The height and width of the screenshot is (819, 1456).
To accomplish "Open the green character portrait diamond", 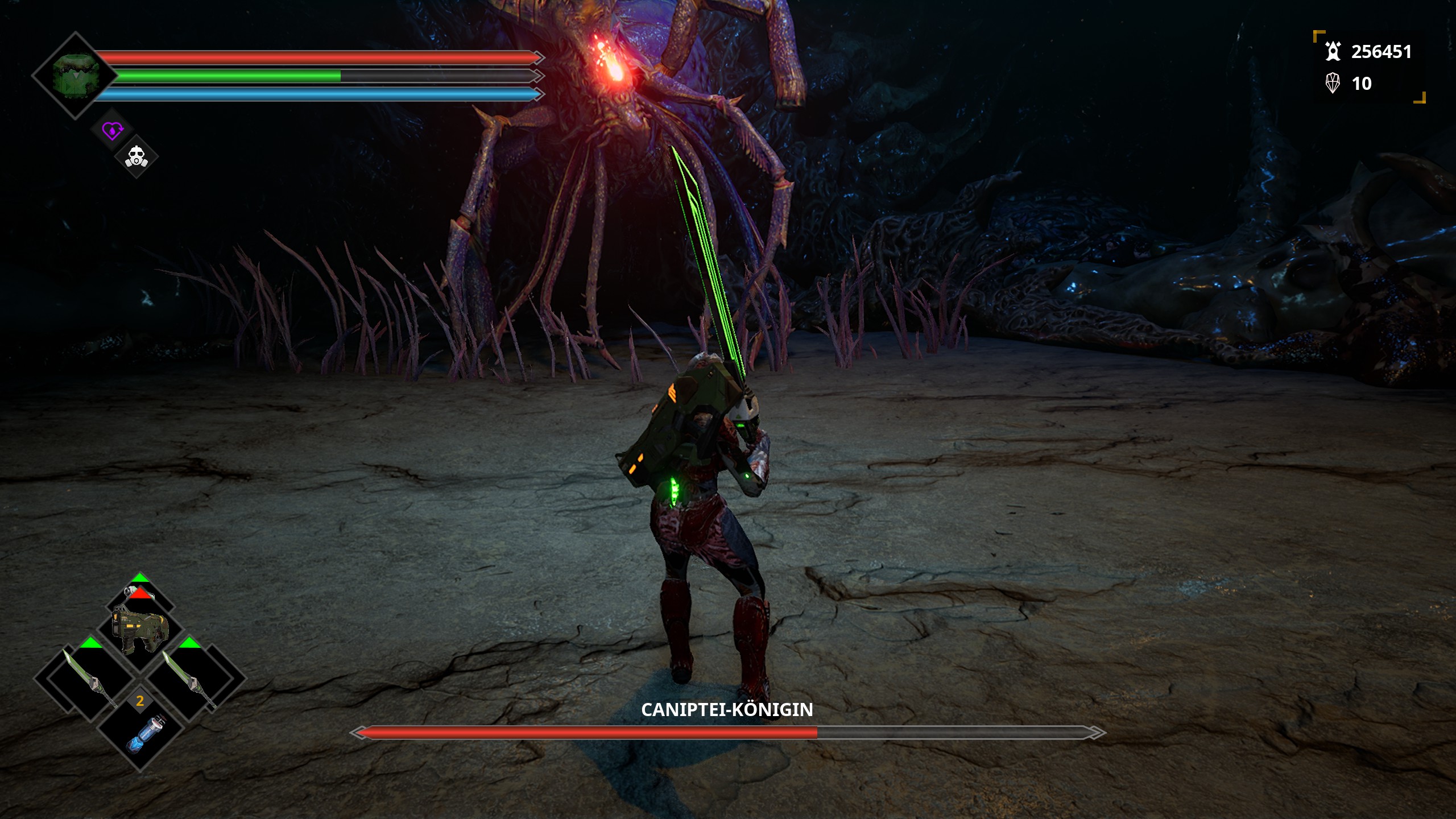I will [x=75, y=76].
